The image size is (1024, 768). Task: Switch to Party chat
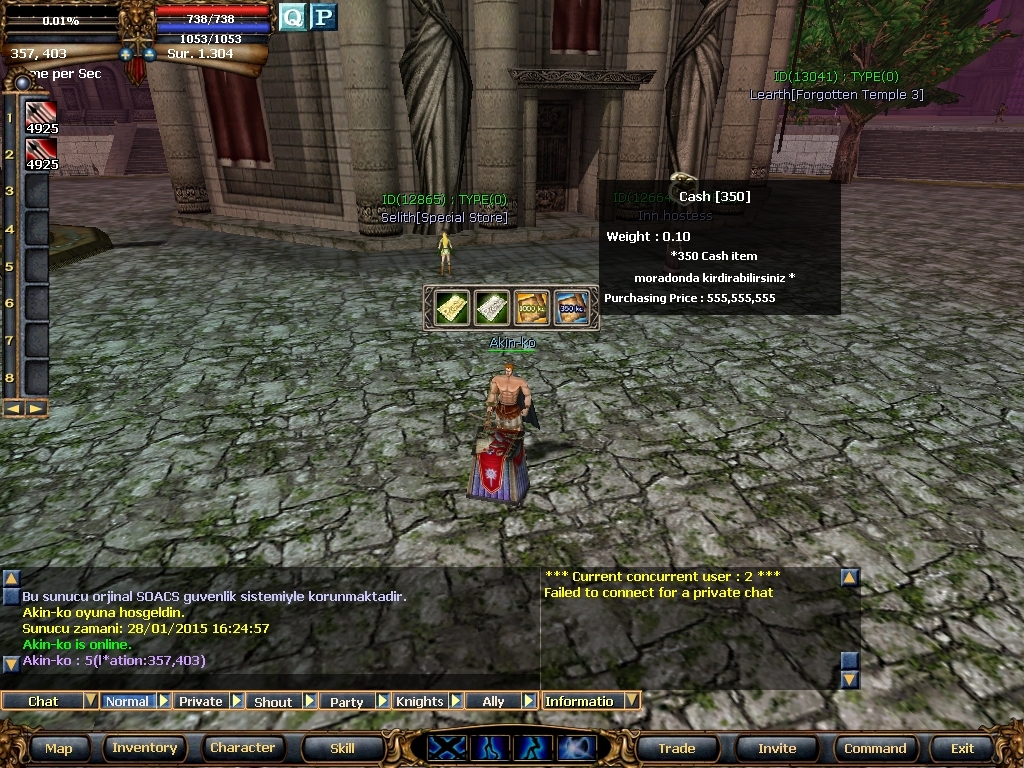coord(346,701)
